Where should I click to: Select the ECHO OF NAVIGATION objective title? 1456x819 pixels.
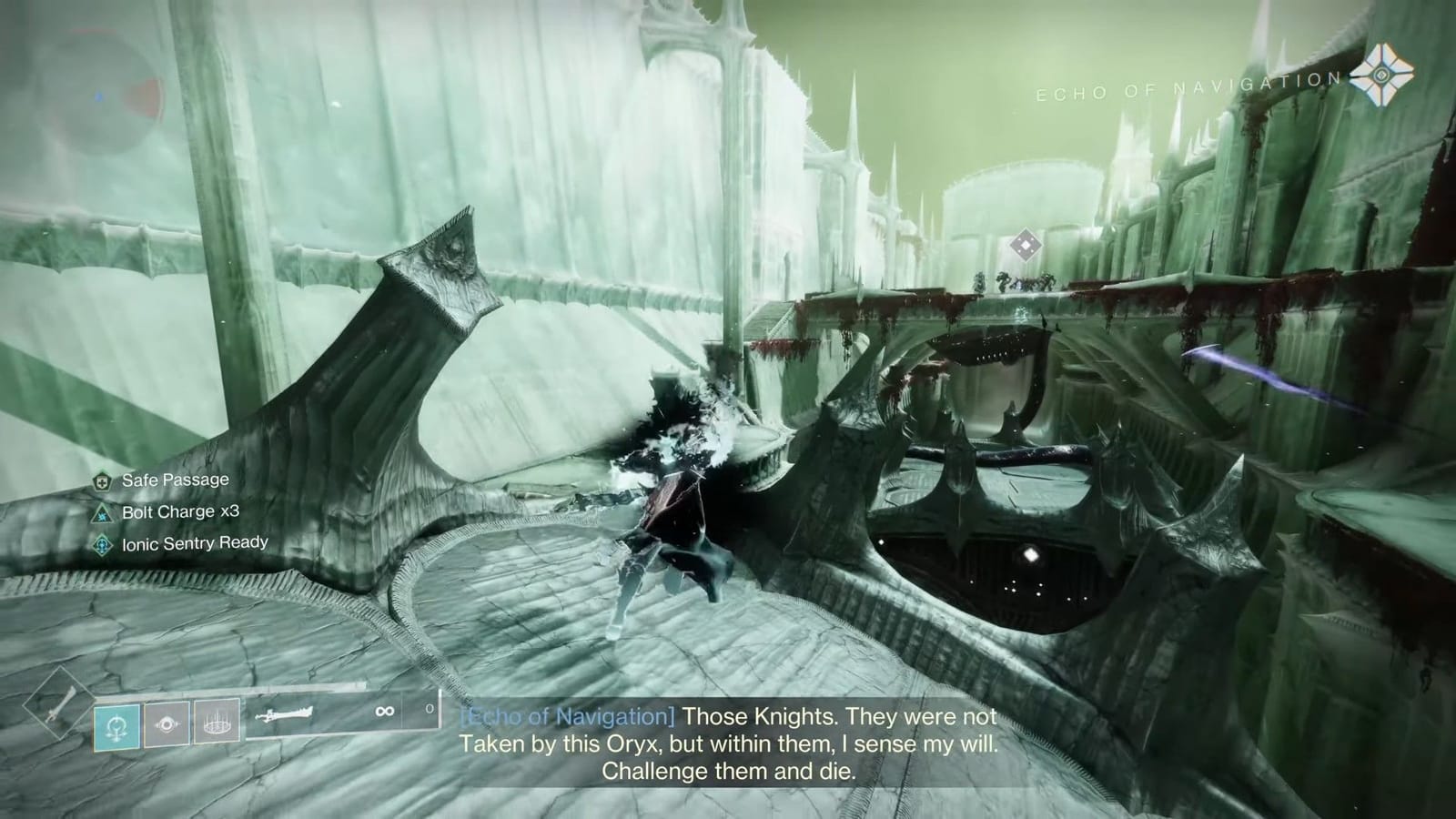click(x=1188, y=84)
